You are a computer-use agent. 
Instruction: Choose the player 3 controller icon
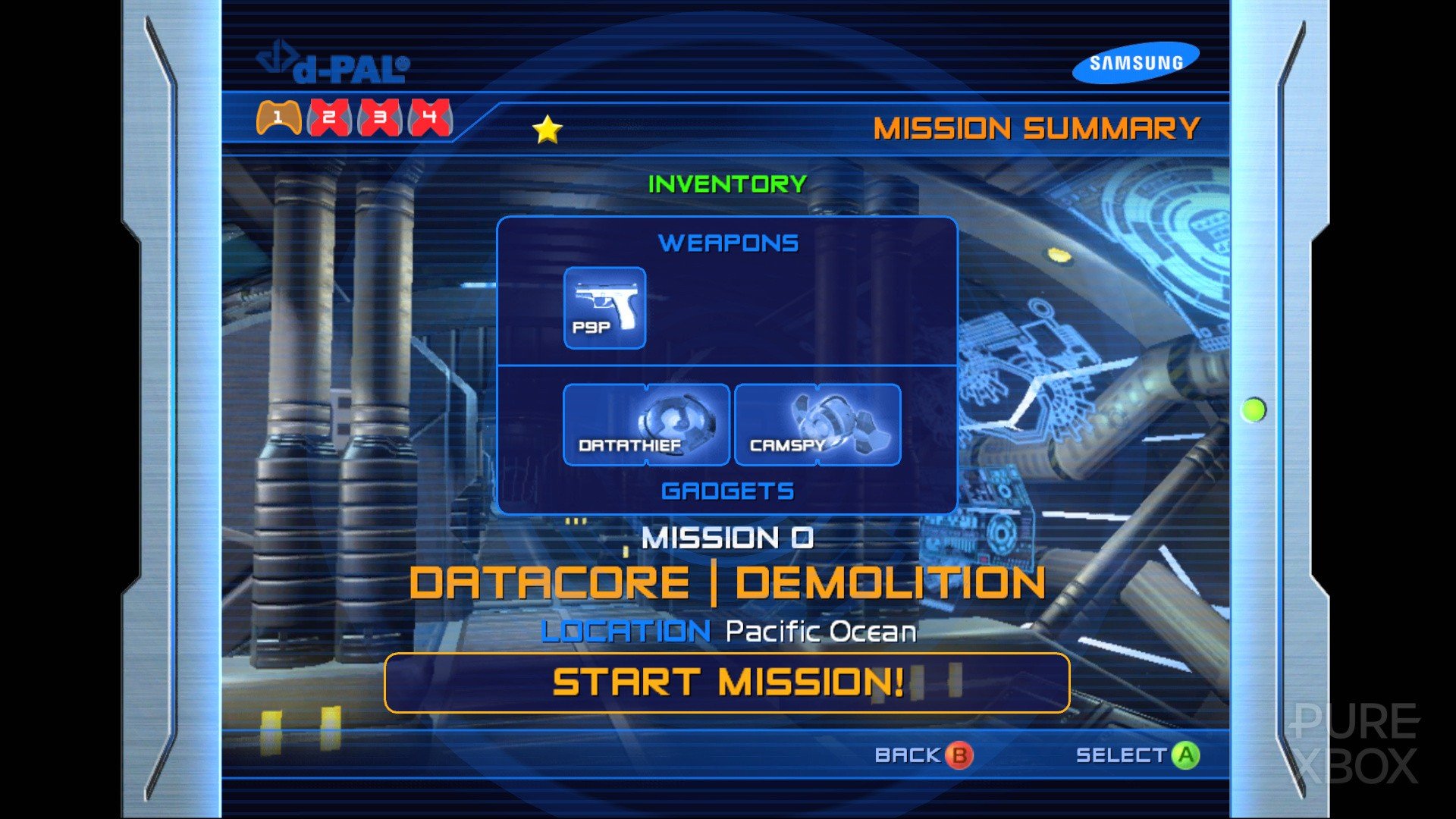pyautogui.click(x=380, y=118)
